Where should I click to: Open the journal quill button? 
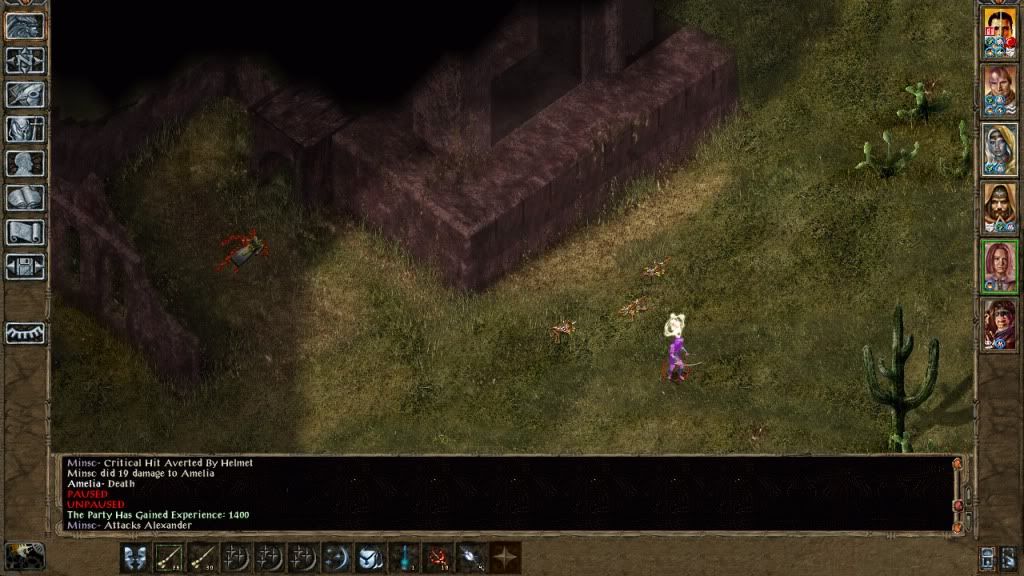click(x=25, y=94)
